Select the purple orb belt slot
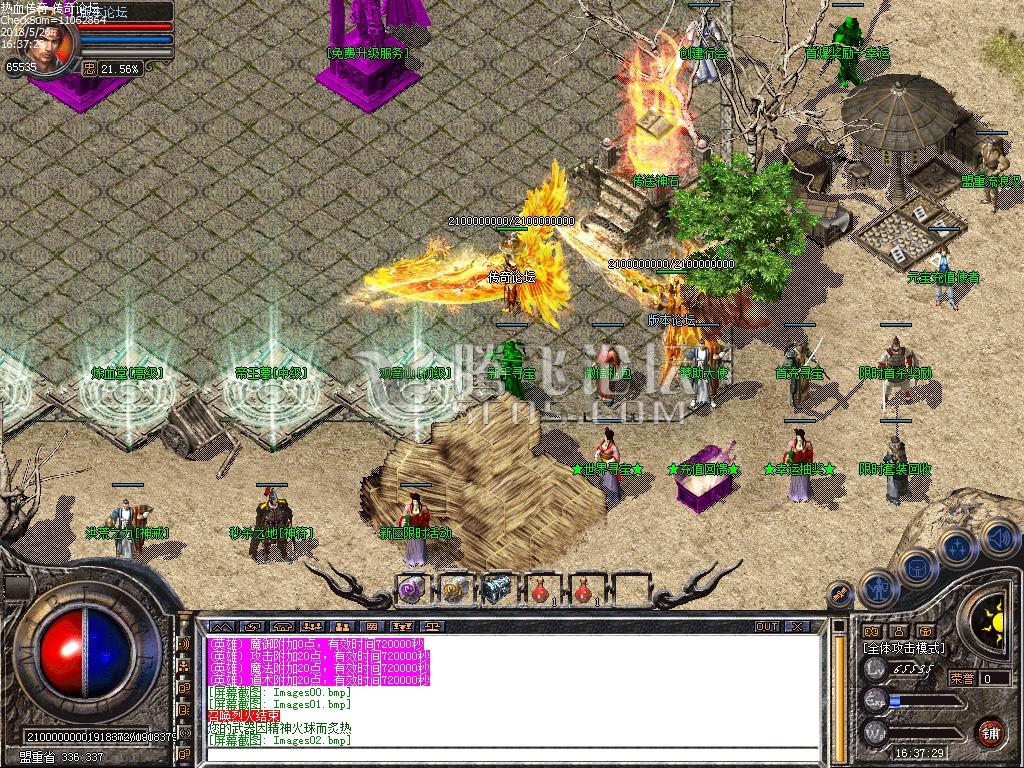The height and width of the screenshot is (768, 1024). coord(412,590)
